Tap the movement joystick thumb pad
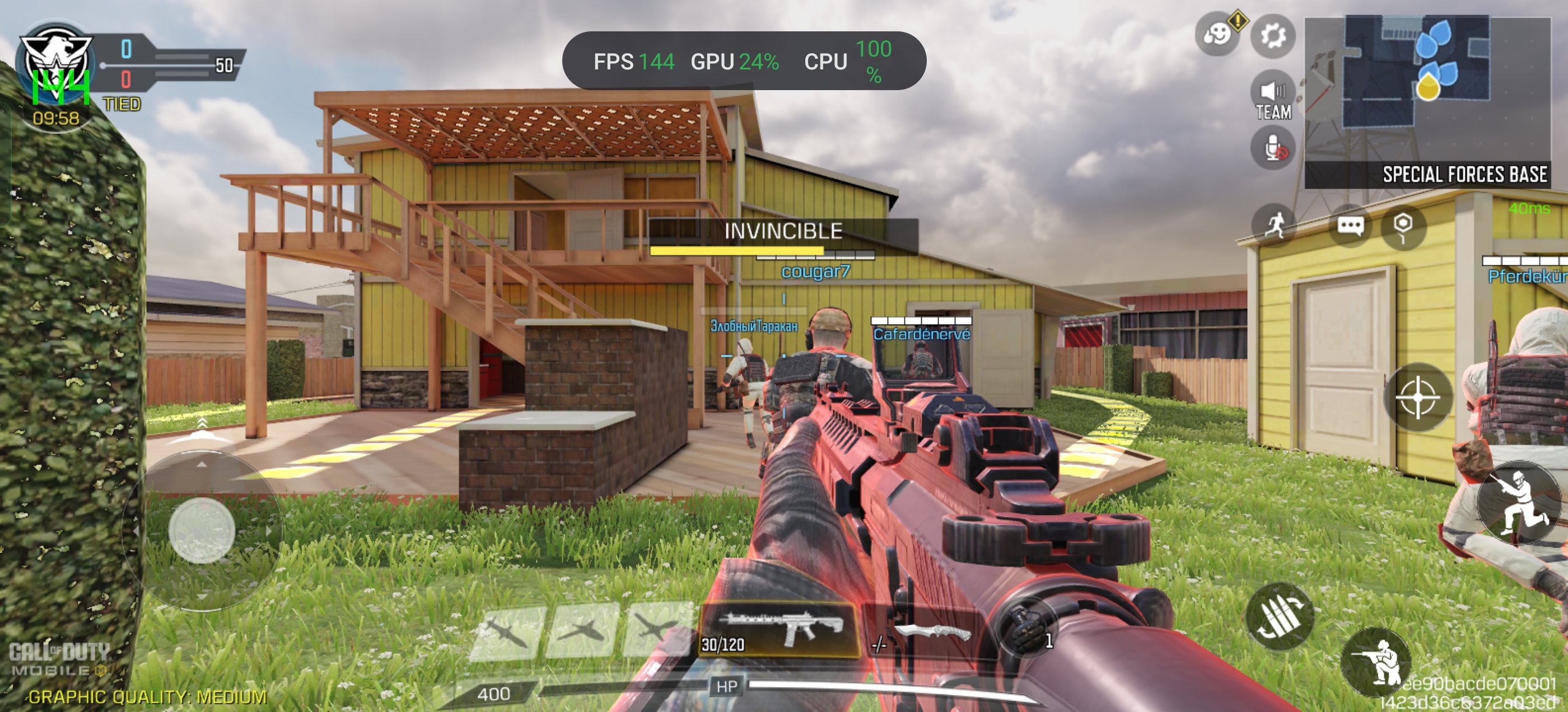 click(202, 530)
